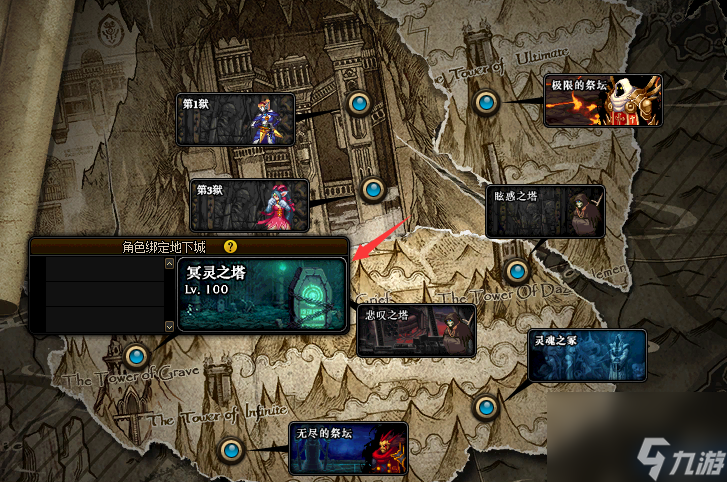The height and width of the screenshot is (482, 727).
Task: Click the blue map node below 眩惑之塔
Action: 516,270
